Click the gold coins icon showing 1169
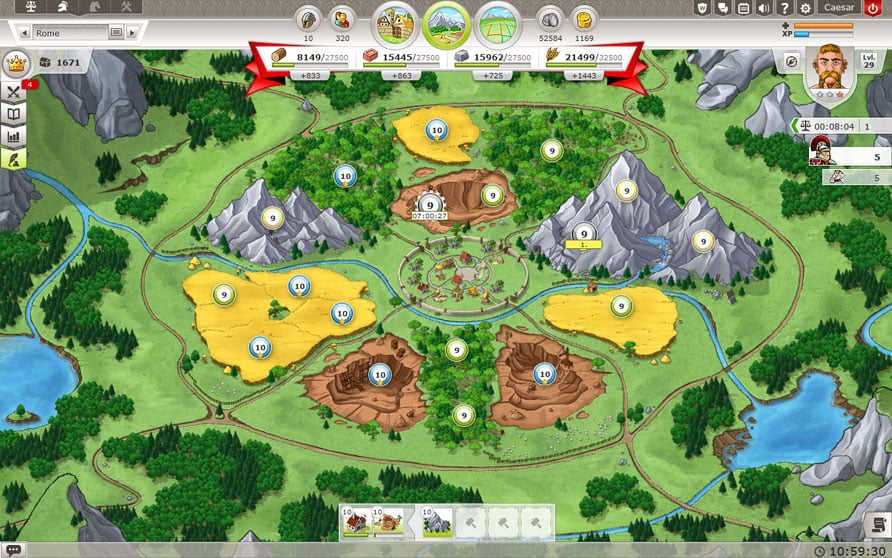This screenshot has width=892, height=558. tap(584, 18)
